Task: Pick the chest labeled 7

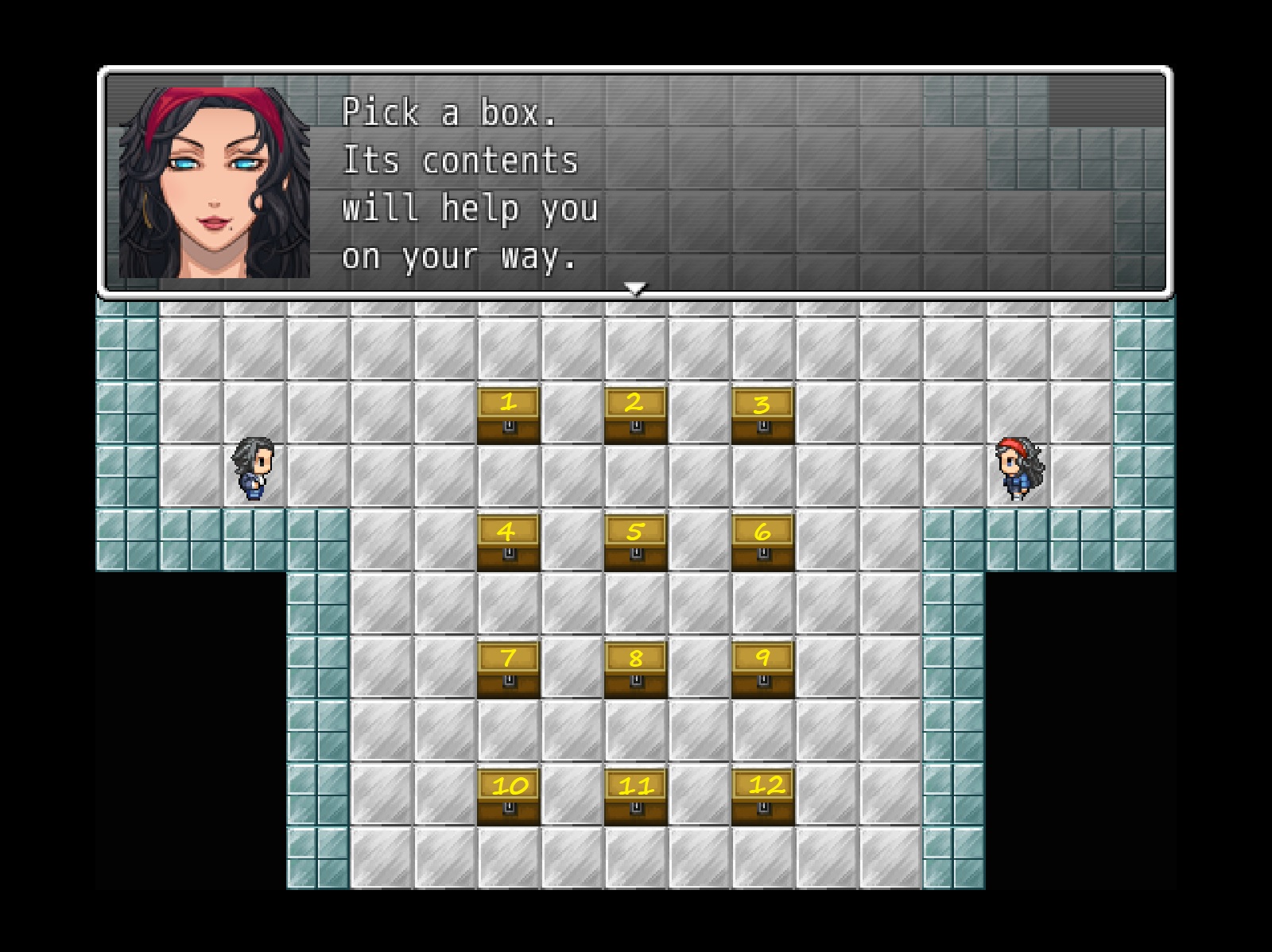Action: point(509,668)
